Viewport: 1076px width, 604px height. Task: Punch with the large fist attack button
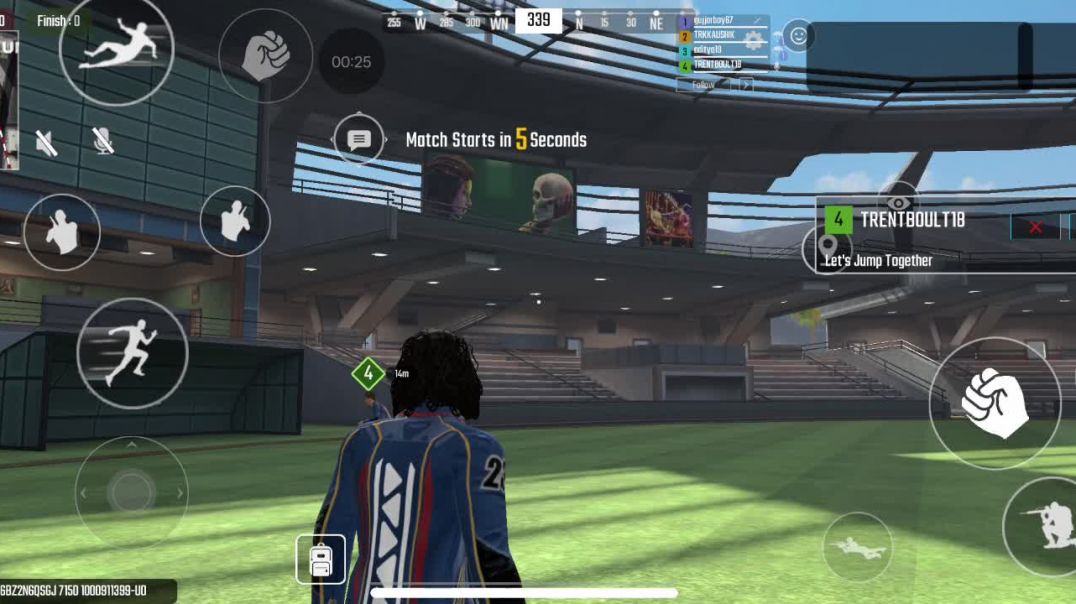coord(994,403)
